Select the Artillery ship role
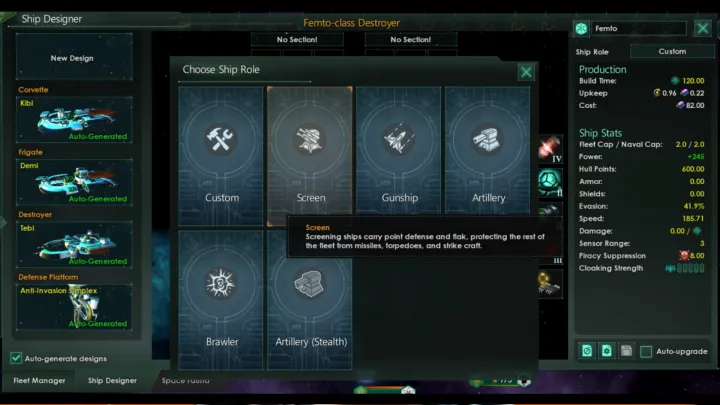 pyautogui.click(x=488, y=155)
